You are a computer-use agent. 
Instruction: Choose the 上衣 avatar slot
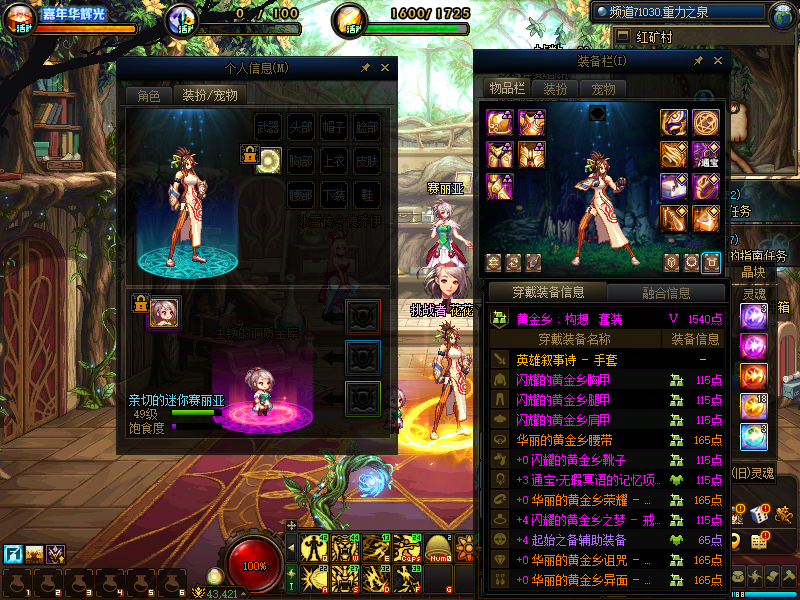coord(334,160)
